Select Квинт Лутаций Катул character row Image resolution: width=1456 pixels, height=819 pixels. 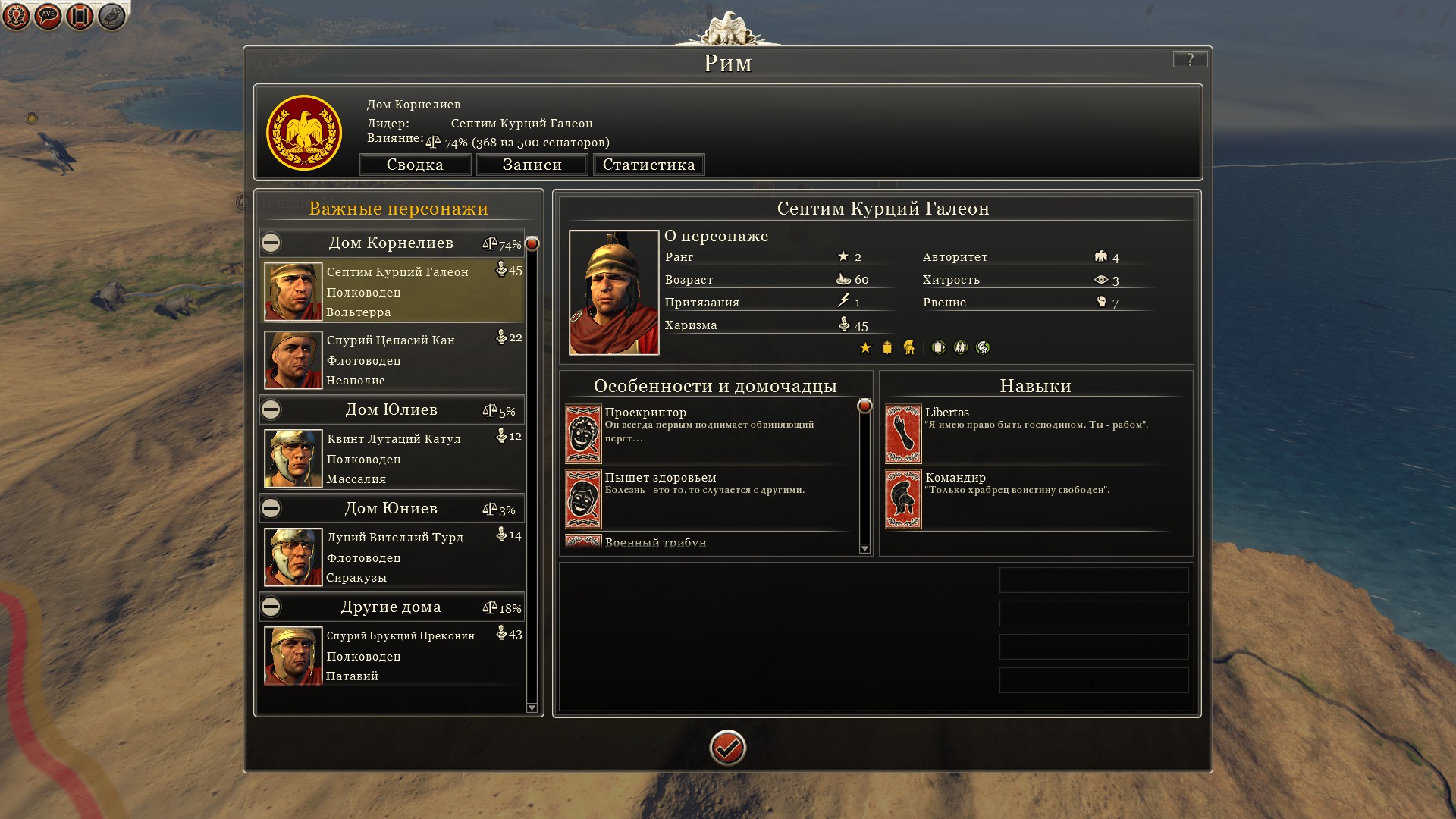click(393, 459)
